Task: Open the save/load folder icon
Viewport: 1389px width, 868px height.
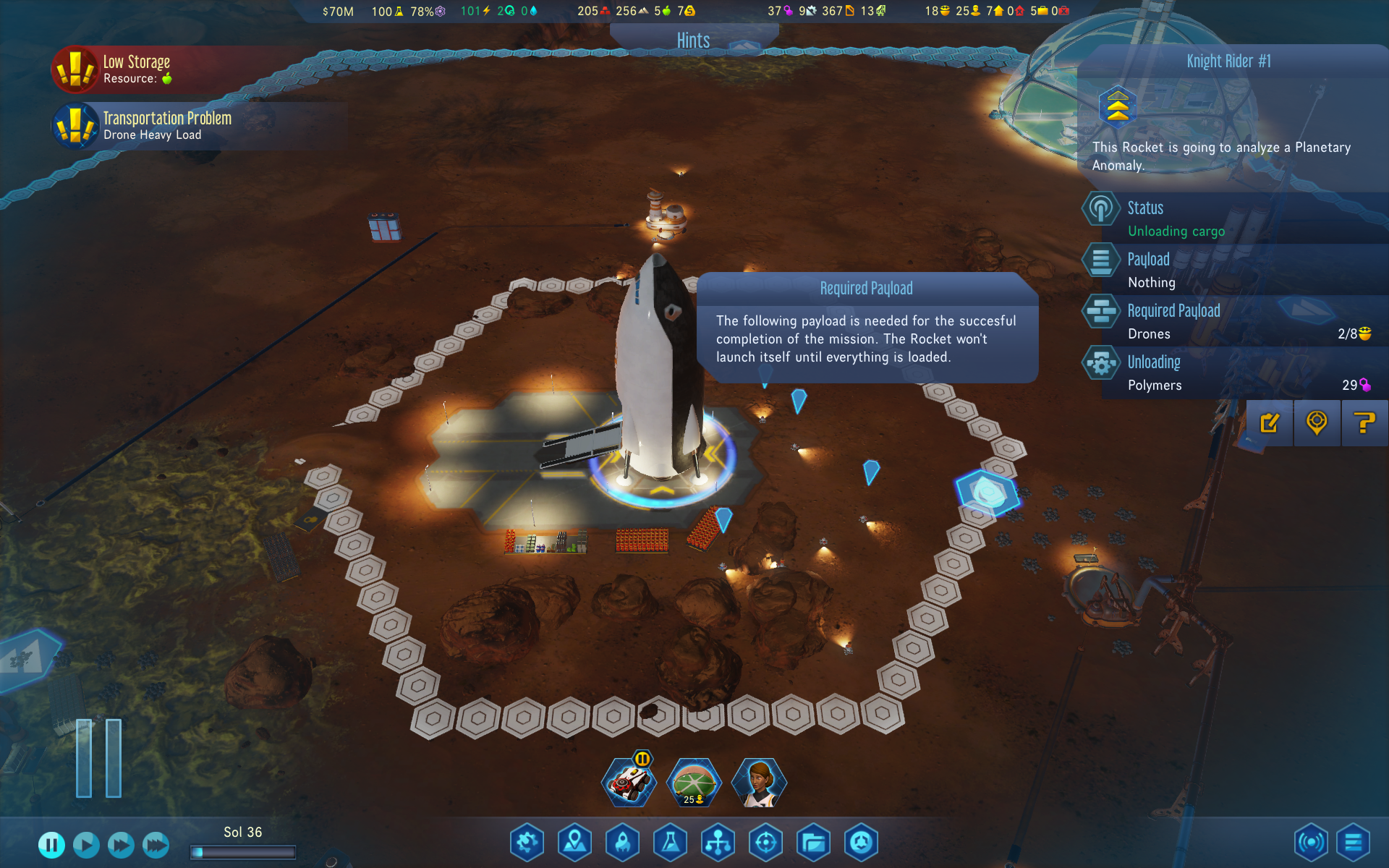Action: coord(814,842)
